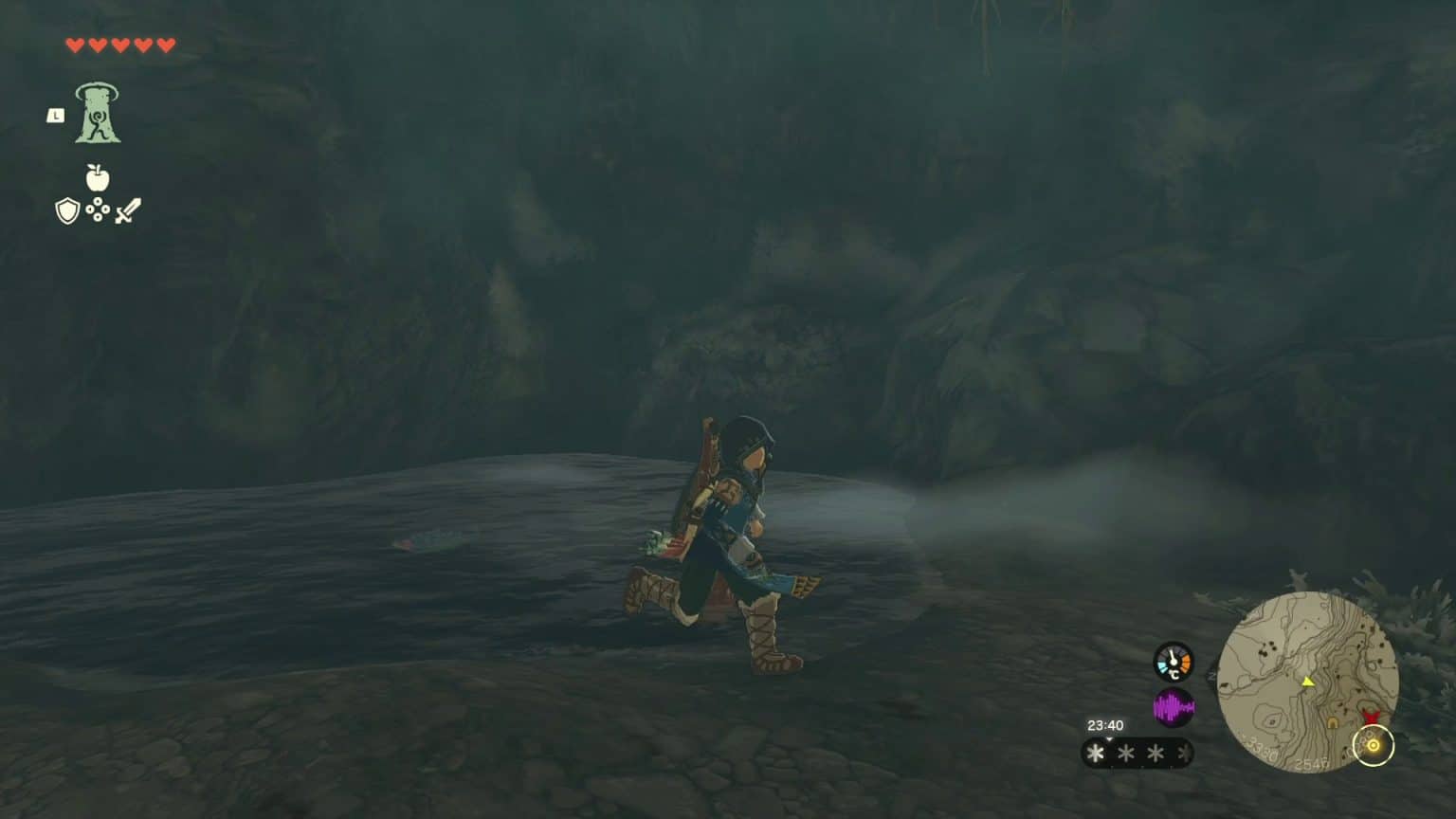Viewport: 1456px width, 819px height.
Task: Click the purple noise level meter
Action: [x=1174, y=707]
